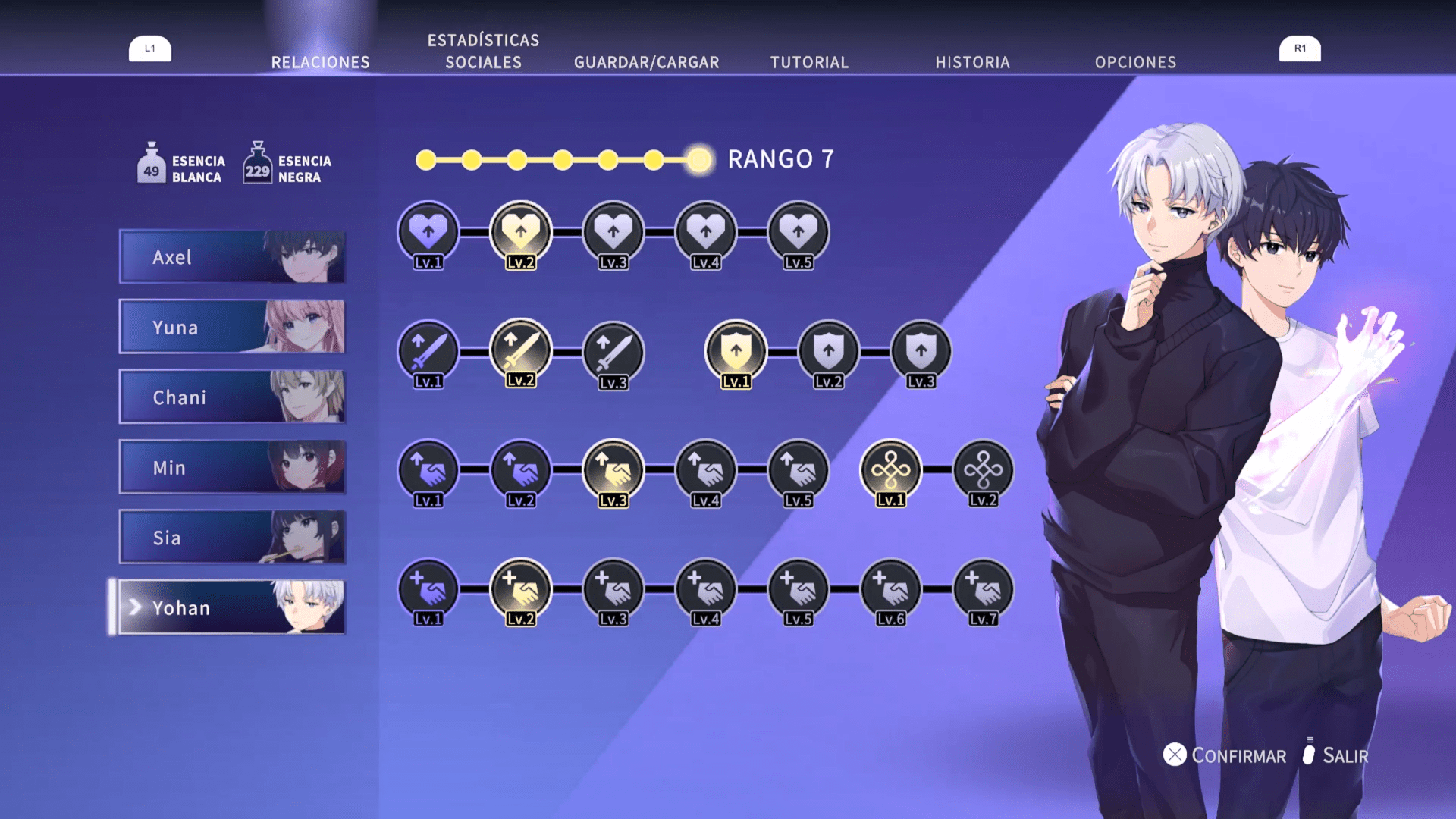Select Axel in the character list
1456x819 pixels.
232,257
